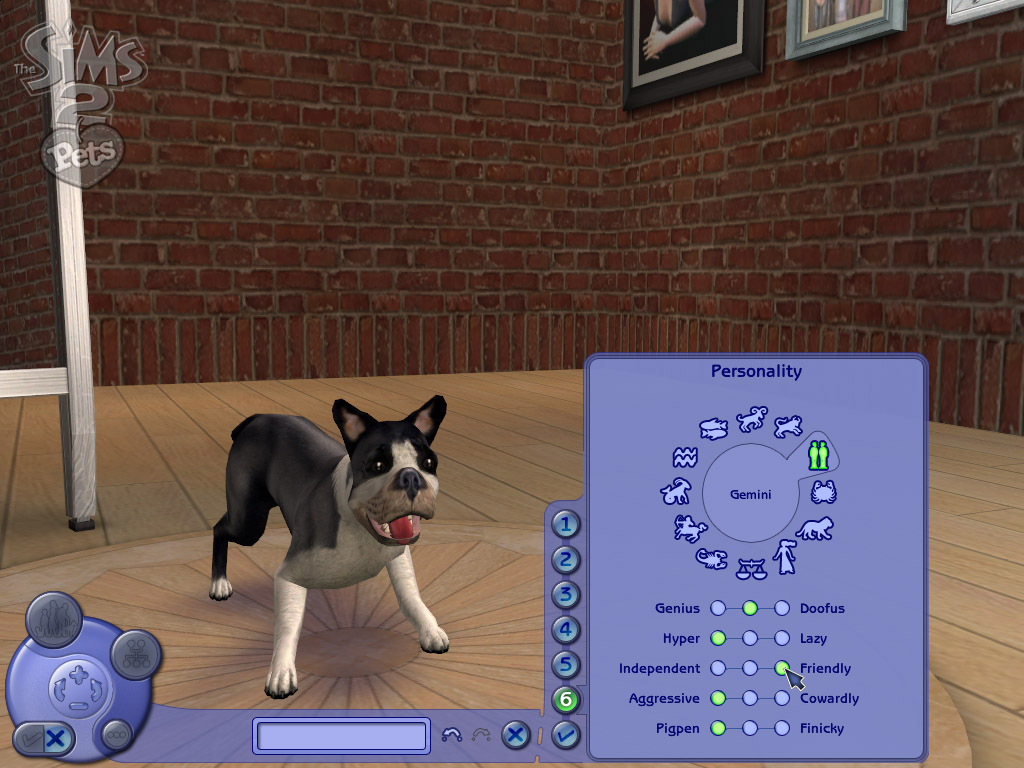The width and height of the screenshot is (1024, 768).
Task: Select the Libra scales zodiac sign
Action: (750, 568)
